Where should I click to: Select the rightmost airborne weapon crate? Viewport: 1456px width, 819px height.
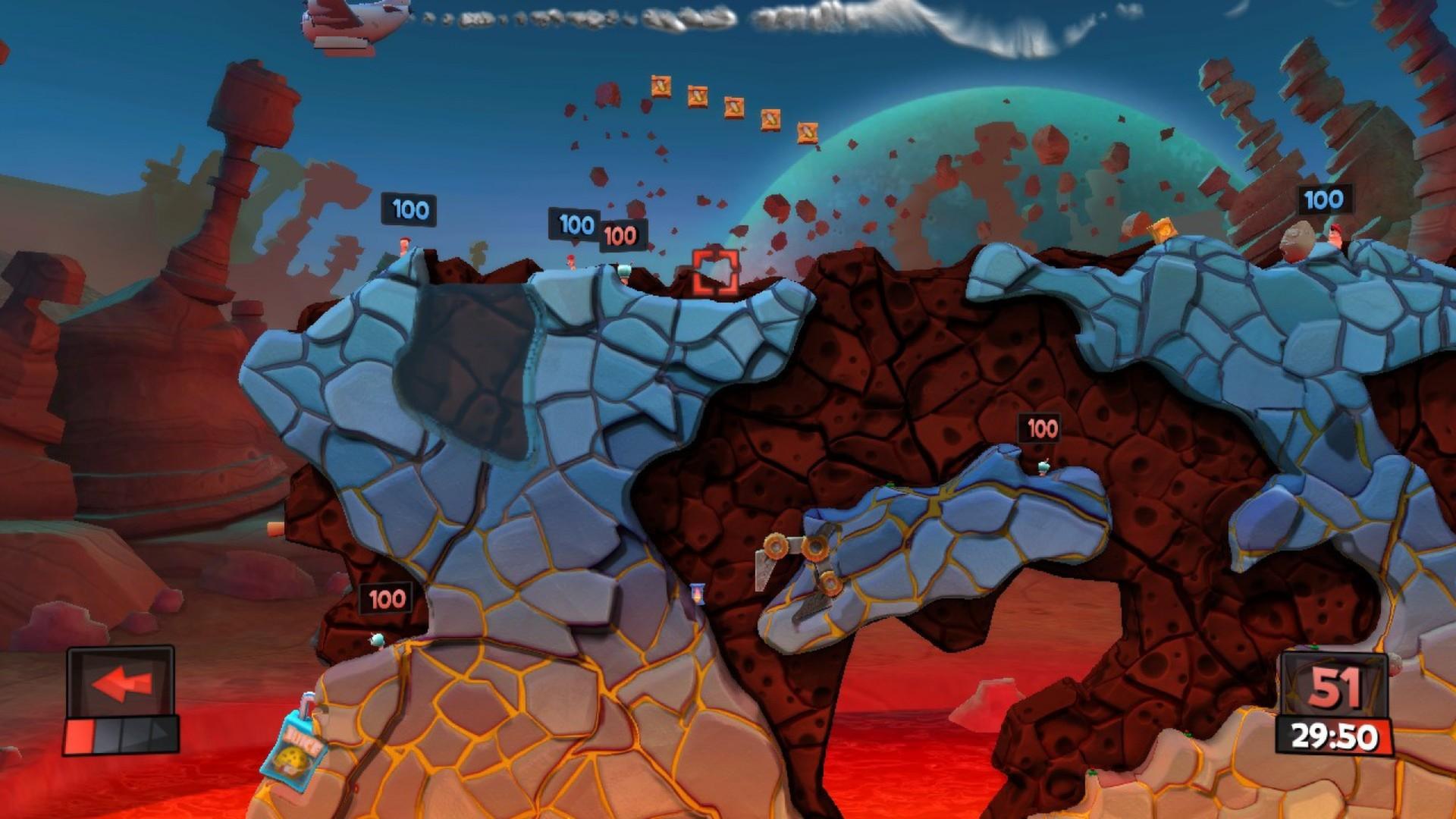click(x=808, y=131)
